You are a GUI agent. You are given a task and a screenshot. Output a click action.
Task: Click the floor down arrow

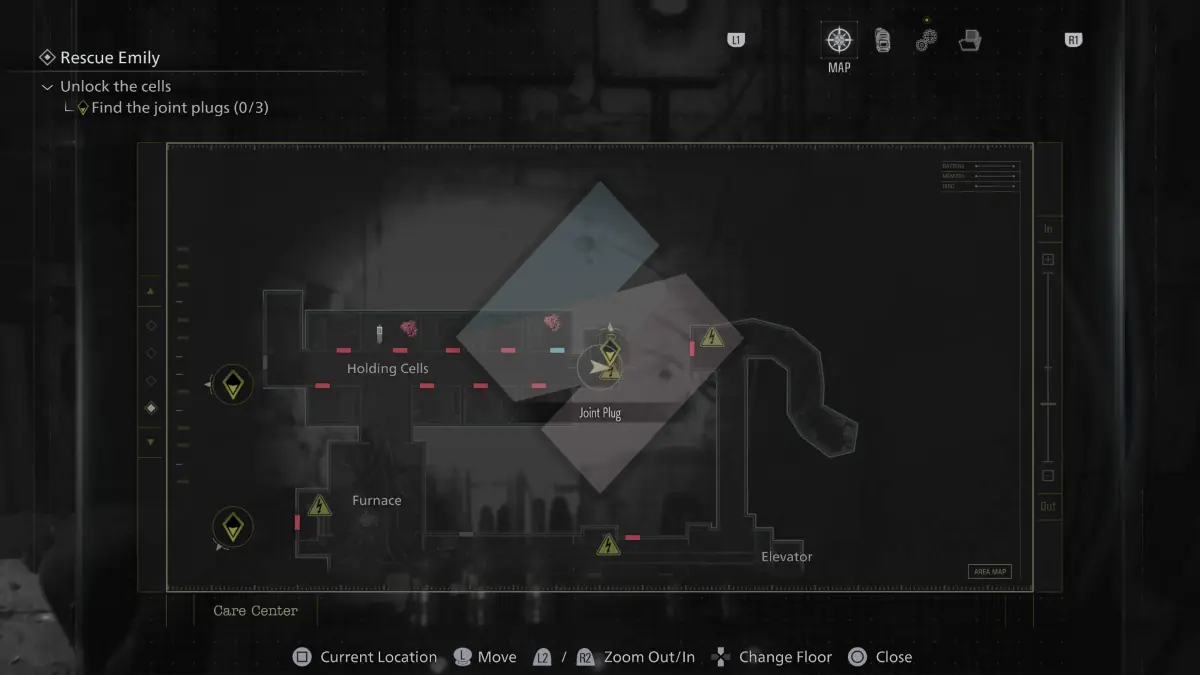(151, 441)
